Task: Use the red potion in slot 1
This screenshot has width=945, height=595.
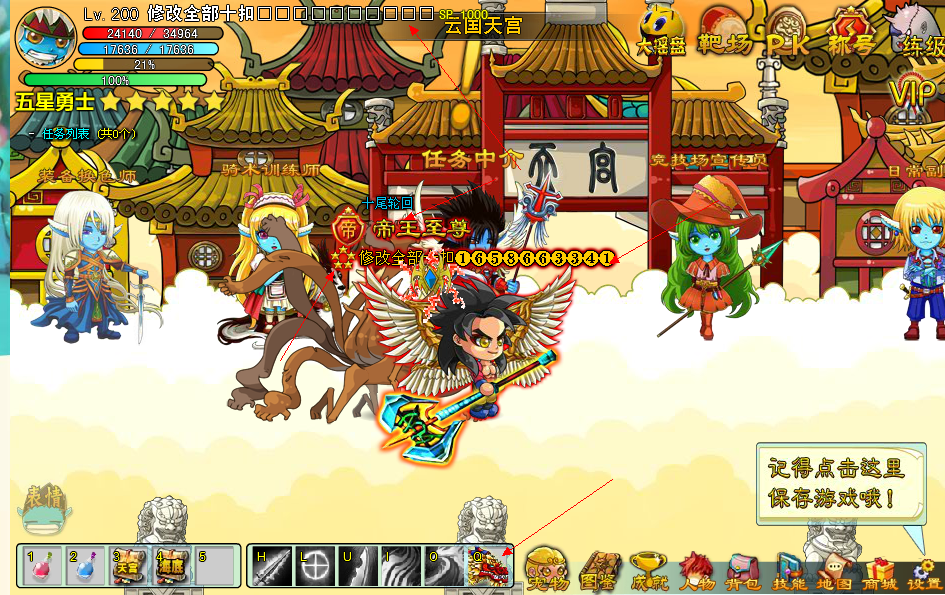Action: pyautogui.click(x=41, y=567)
